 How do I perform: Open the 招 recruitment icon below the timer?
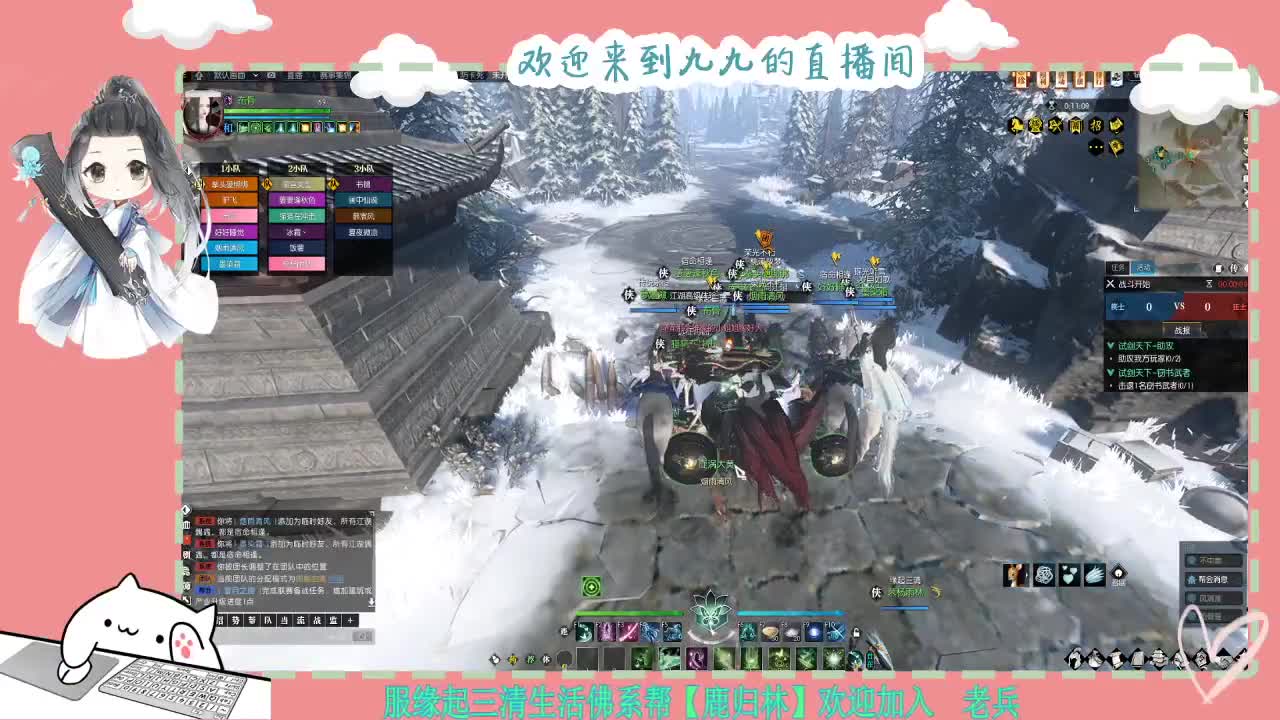[1094, 127]
